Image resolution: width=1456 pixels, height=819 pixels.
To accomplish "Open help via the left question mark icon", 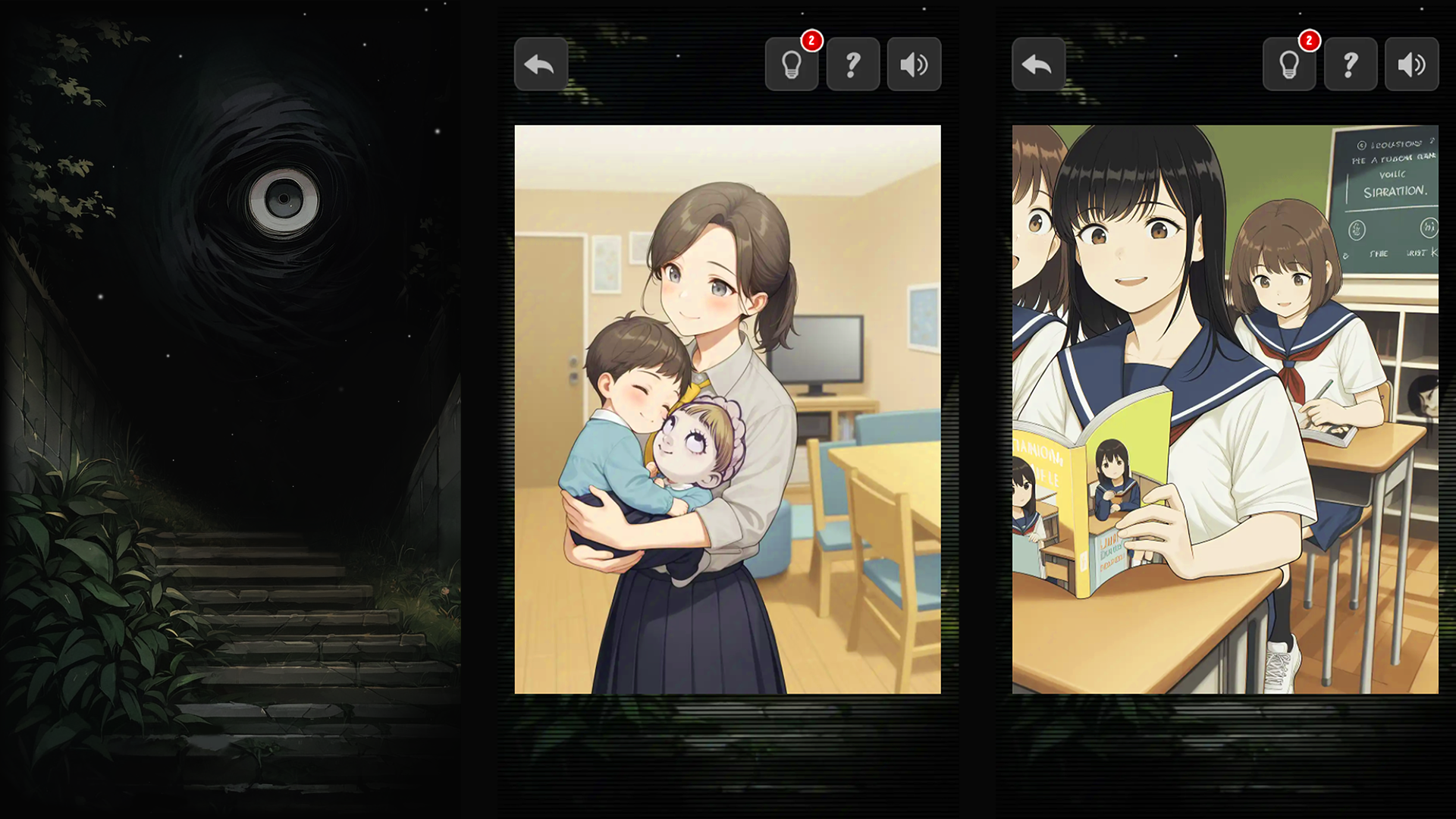I will pyautogui.click(x=853, y=64).
